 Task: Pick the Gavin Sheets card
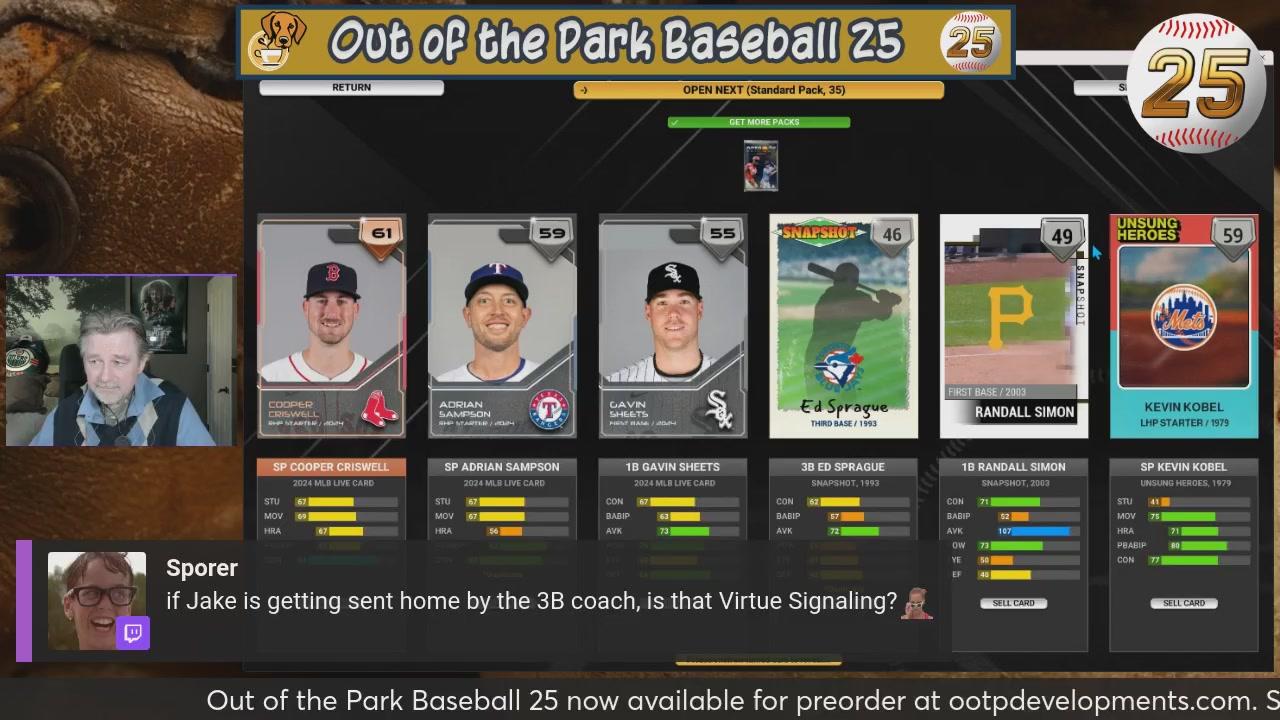coord(673,326)
